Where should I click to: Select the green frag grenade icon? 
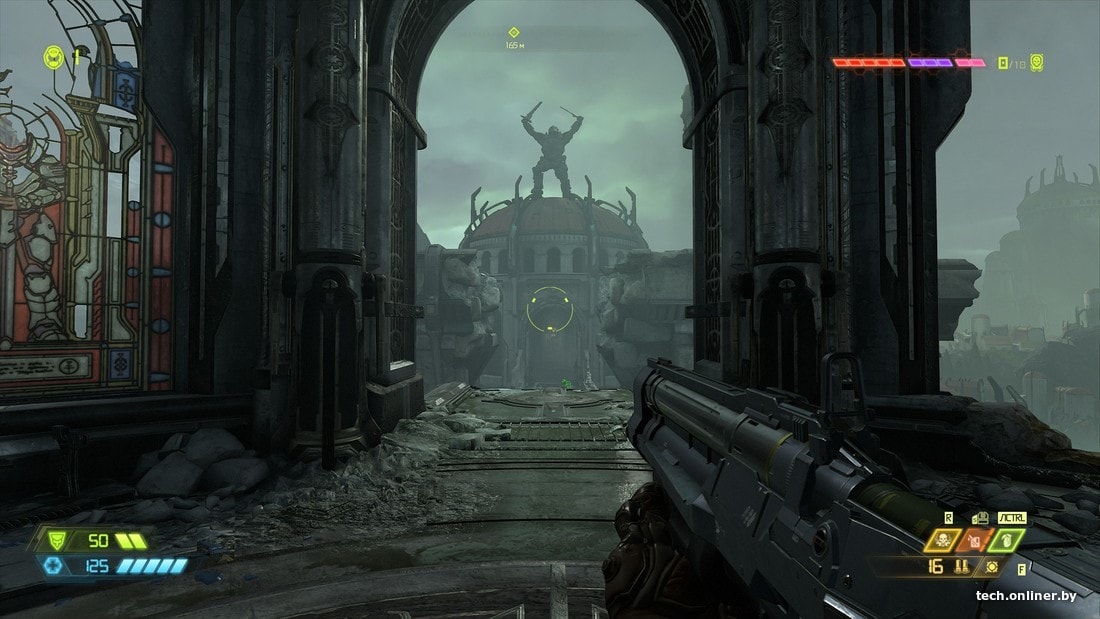click(1008, 541)
